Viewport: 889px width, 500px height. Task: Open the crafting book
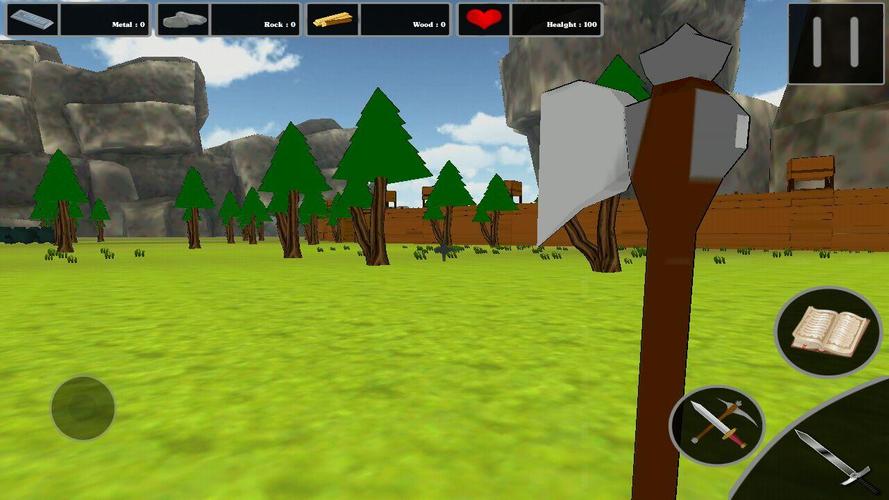click(828, 331)
